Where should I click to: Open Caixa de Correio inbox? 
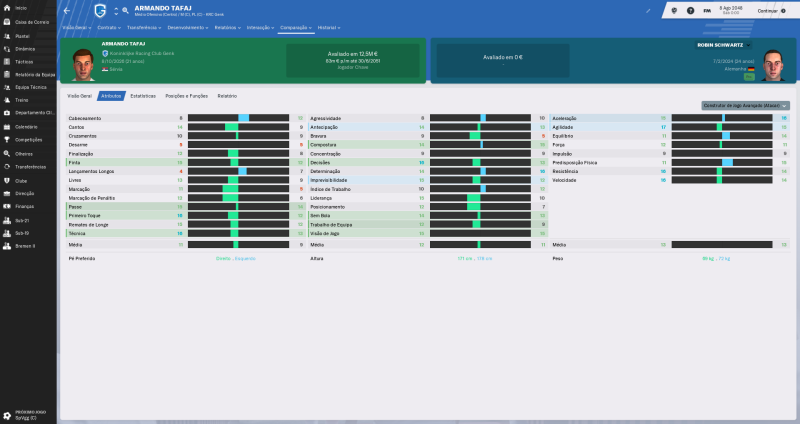click(x=28, y=20)
